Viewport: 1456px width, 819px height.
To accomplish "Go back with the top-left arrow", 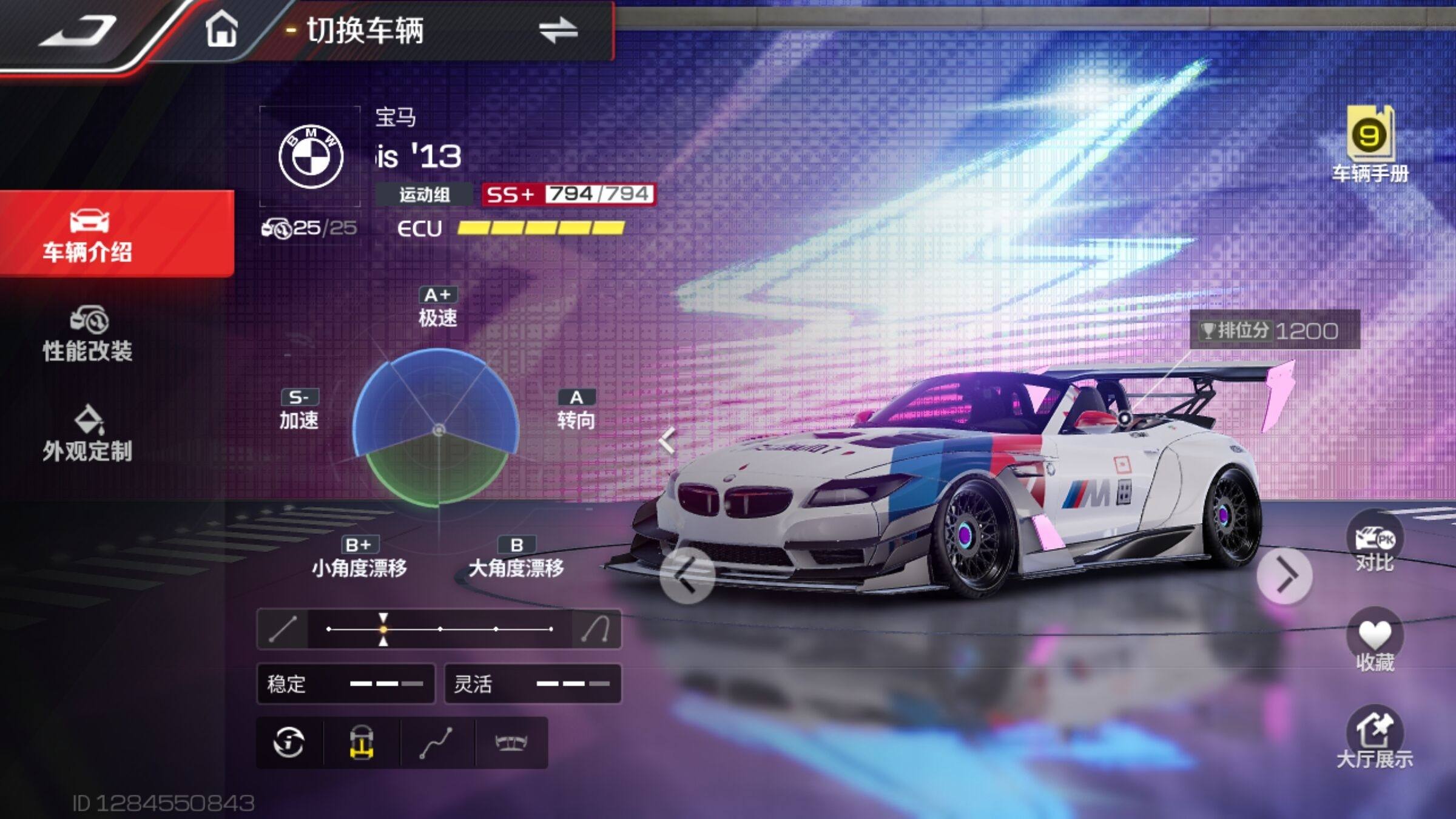I will tap(79, 32).
